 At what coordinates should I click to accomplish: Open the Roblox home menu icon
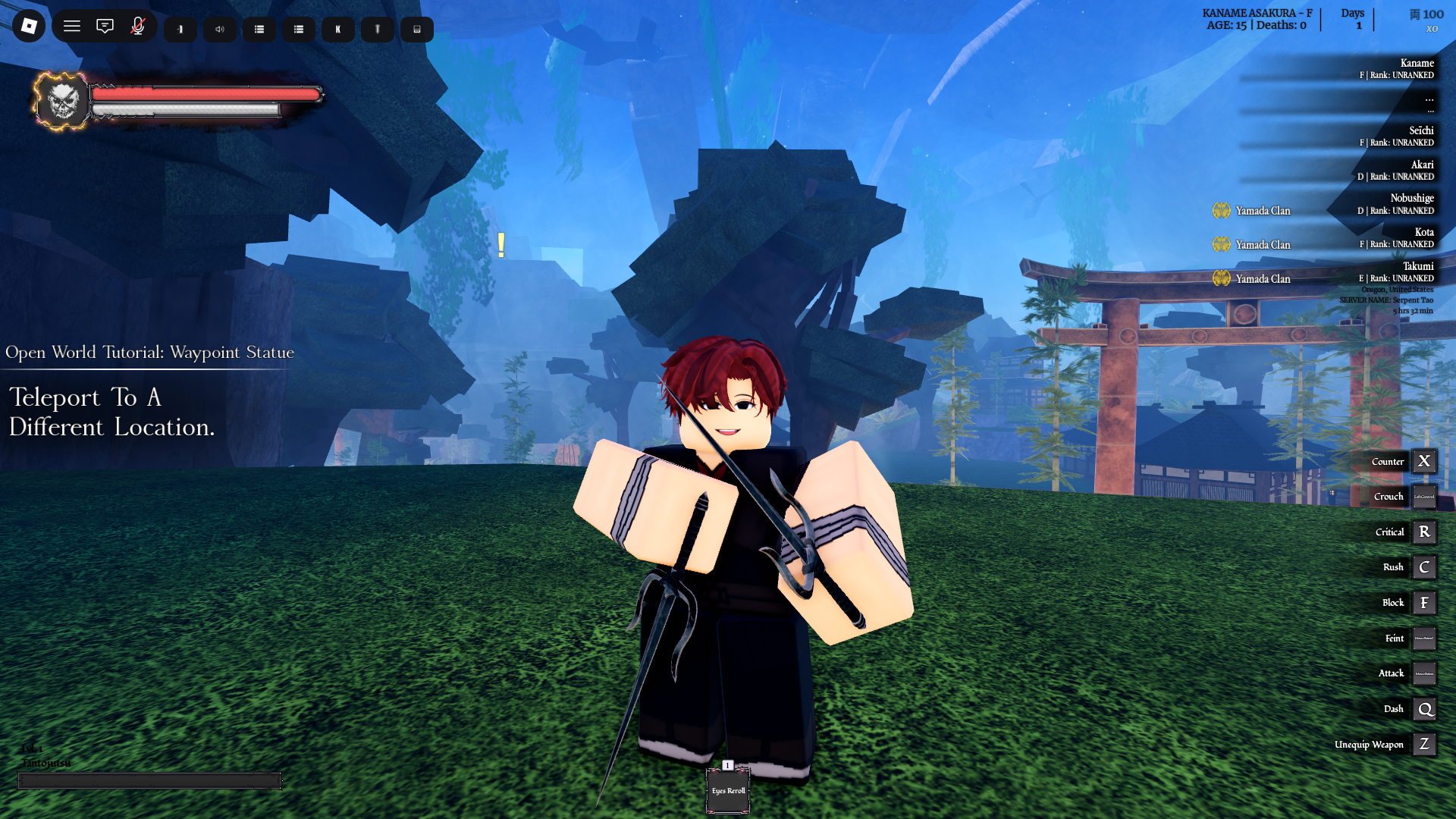(x=28, y=26)
